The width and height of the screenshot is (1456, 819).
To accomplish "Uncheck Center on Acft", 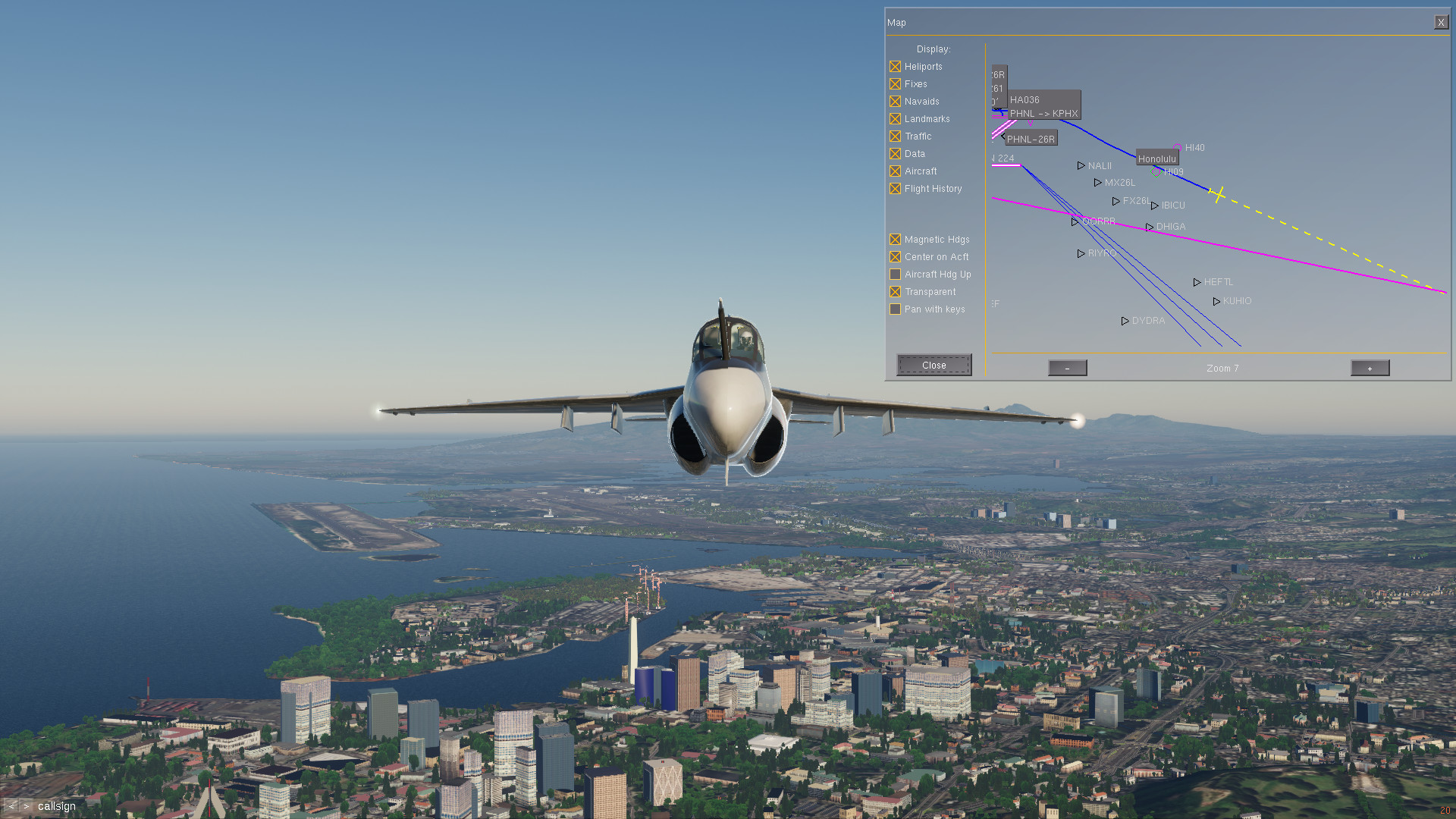I will click(896, 257).
